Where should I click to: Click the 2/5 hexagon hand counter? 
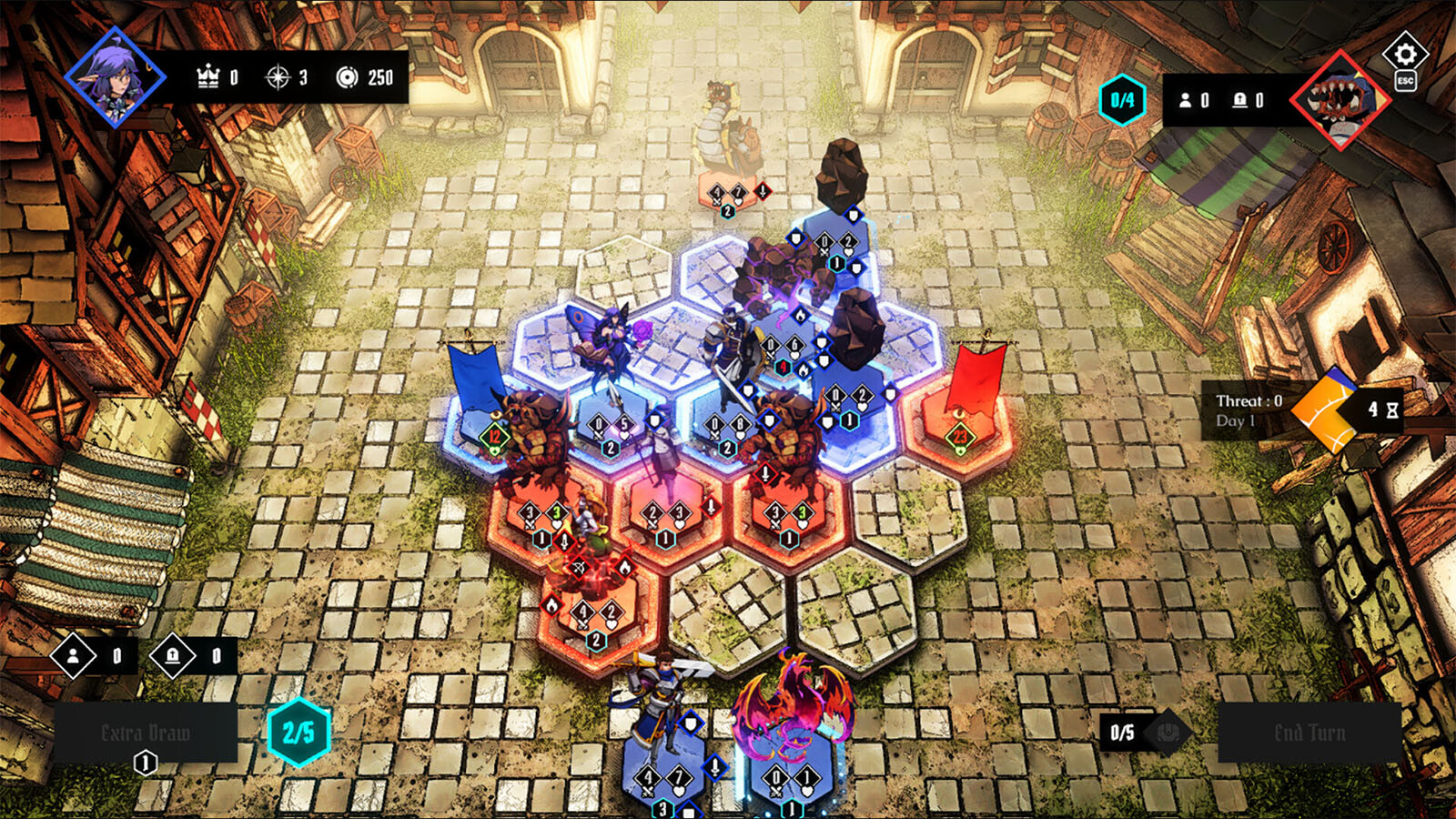(298, 733)
